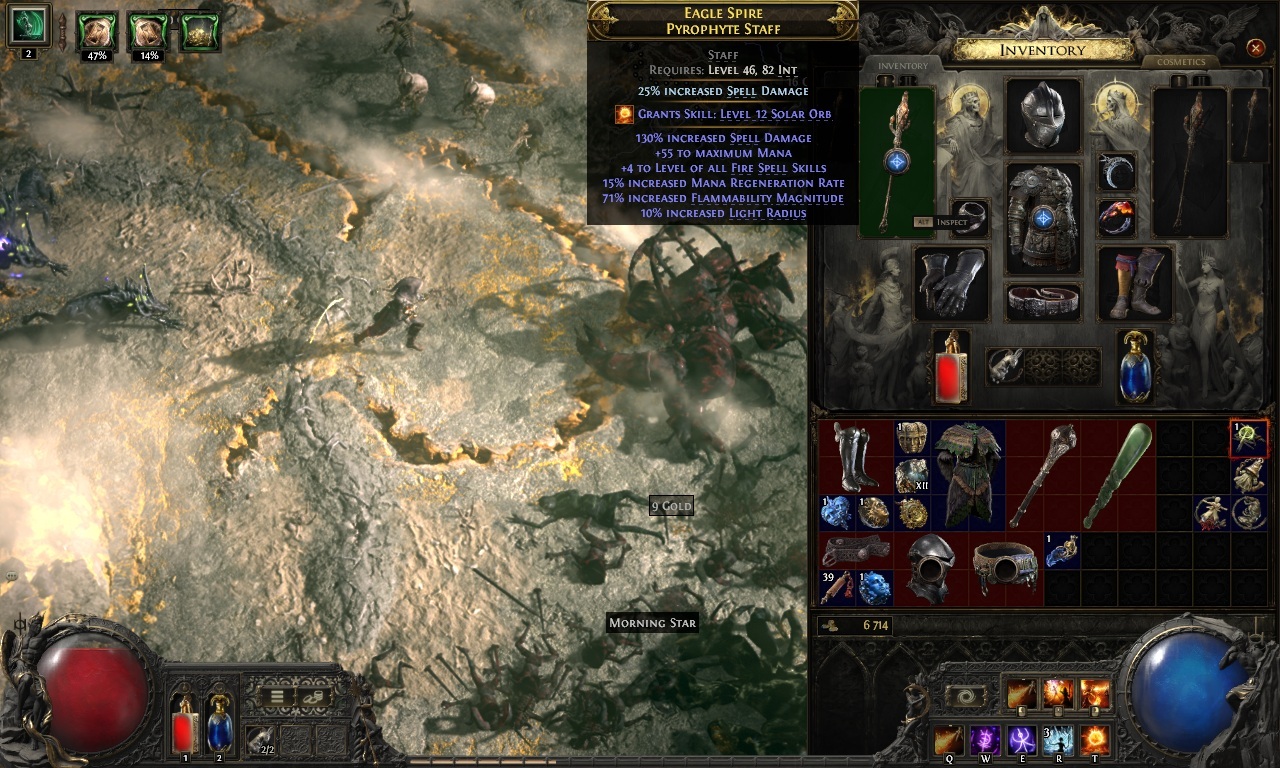Image resolution: width=1280 pixels, height=768 pixels.
Task: Click the equipped belt slot
Action: coord(1043,302)
